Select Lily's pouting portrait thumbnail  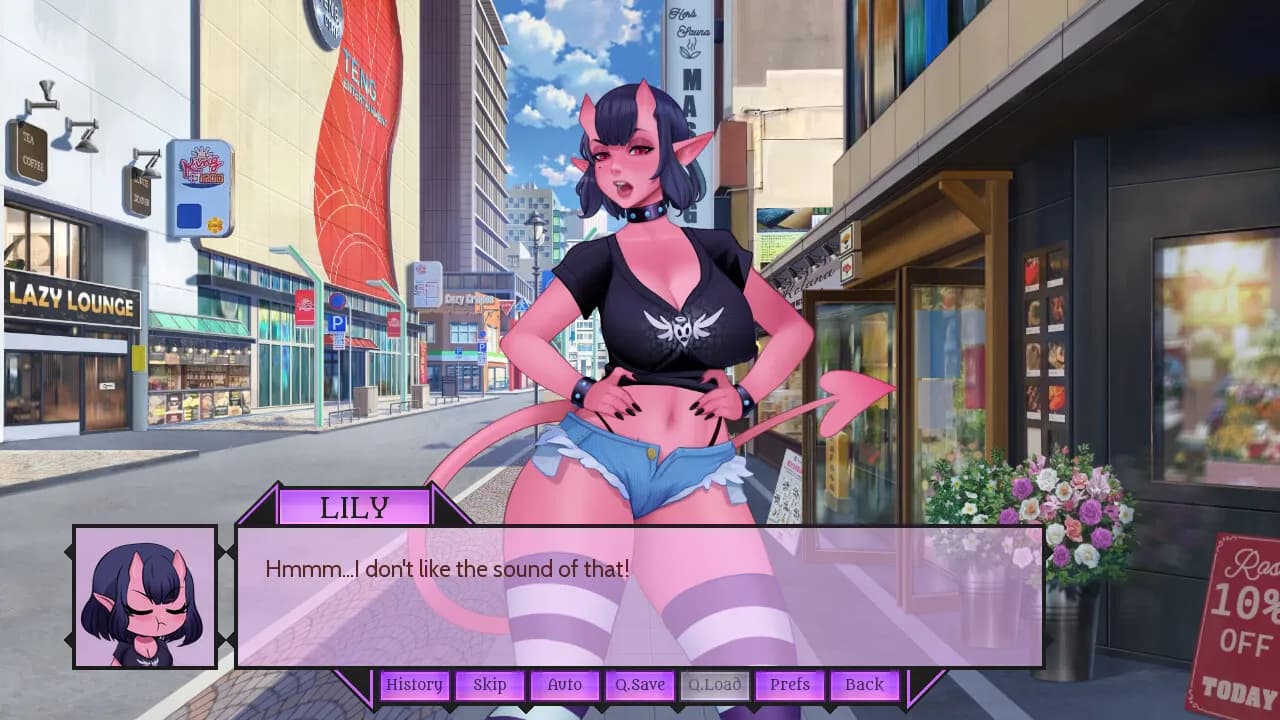point(143,595)
